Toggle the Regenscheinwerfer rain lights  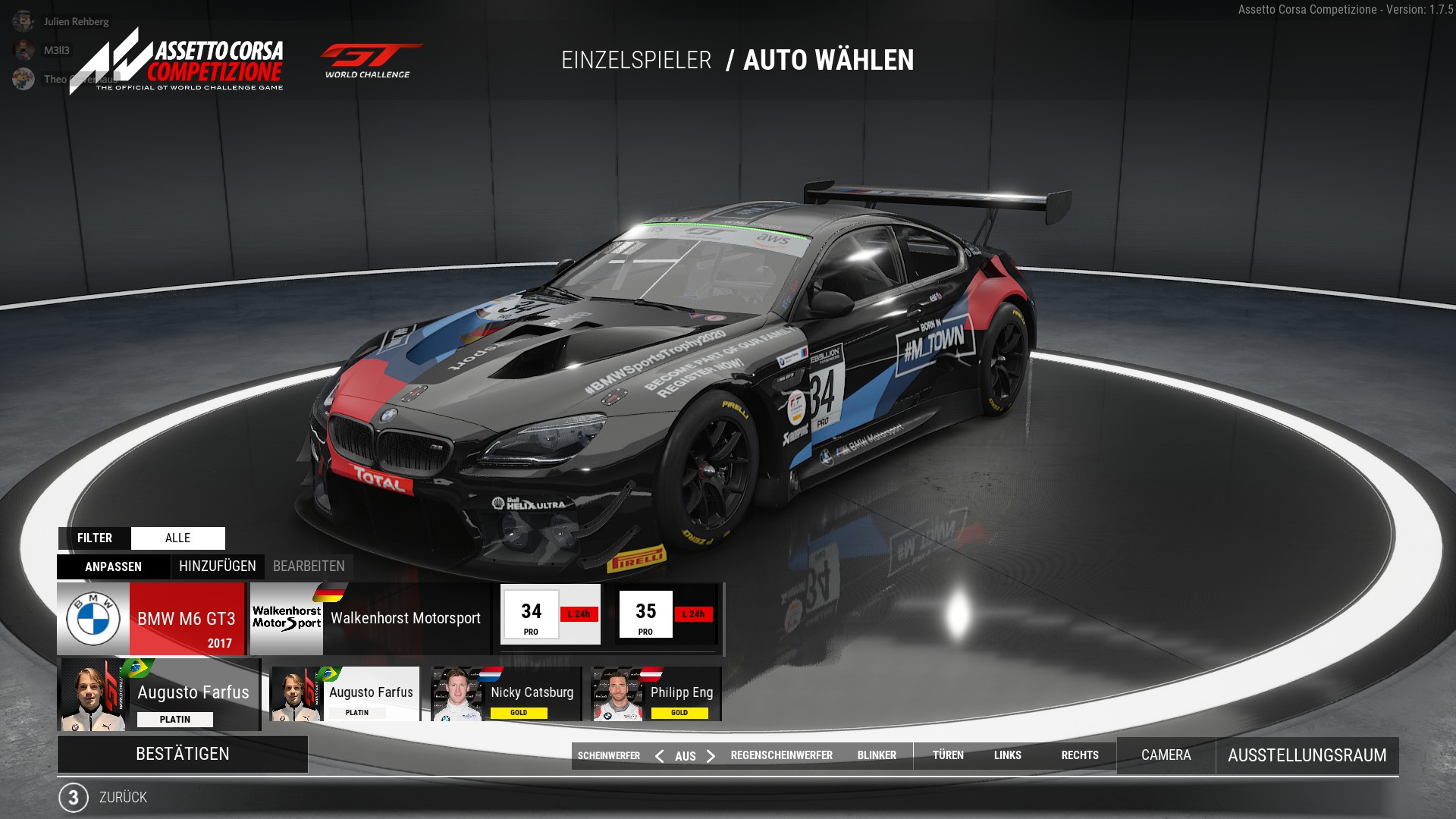click(x=781, y=755)
